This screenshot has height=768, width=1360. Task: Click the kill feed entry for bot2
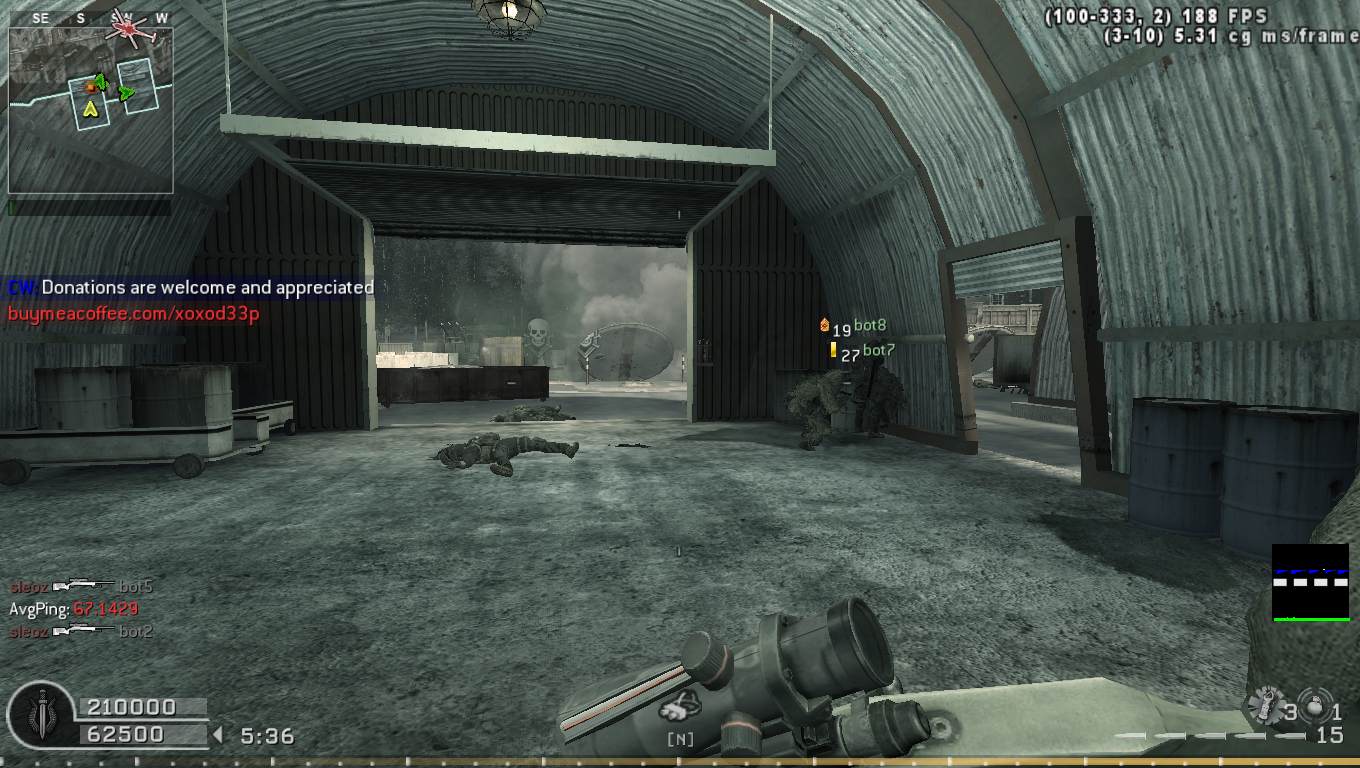click(x=82, y=631)
